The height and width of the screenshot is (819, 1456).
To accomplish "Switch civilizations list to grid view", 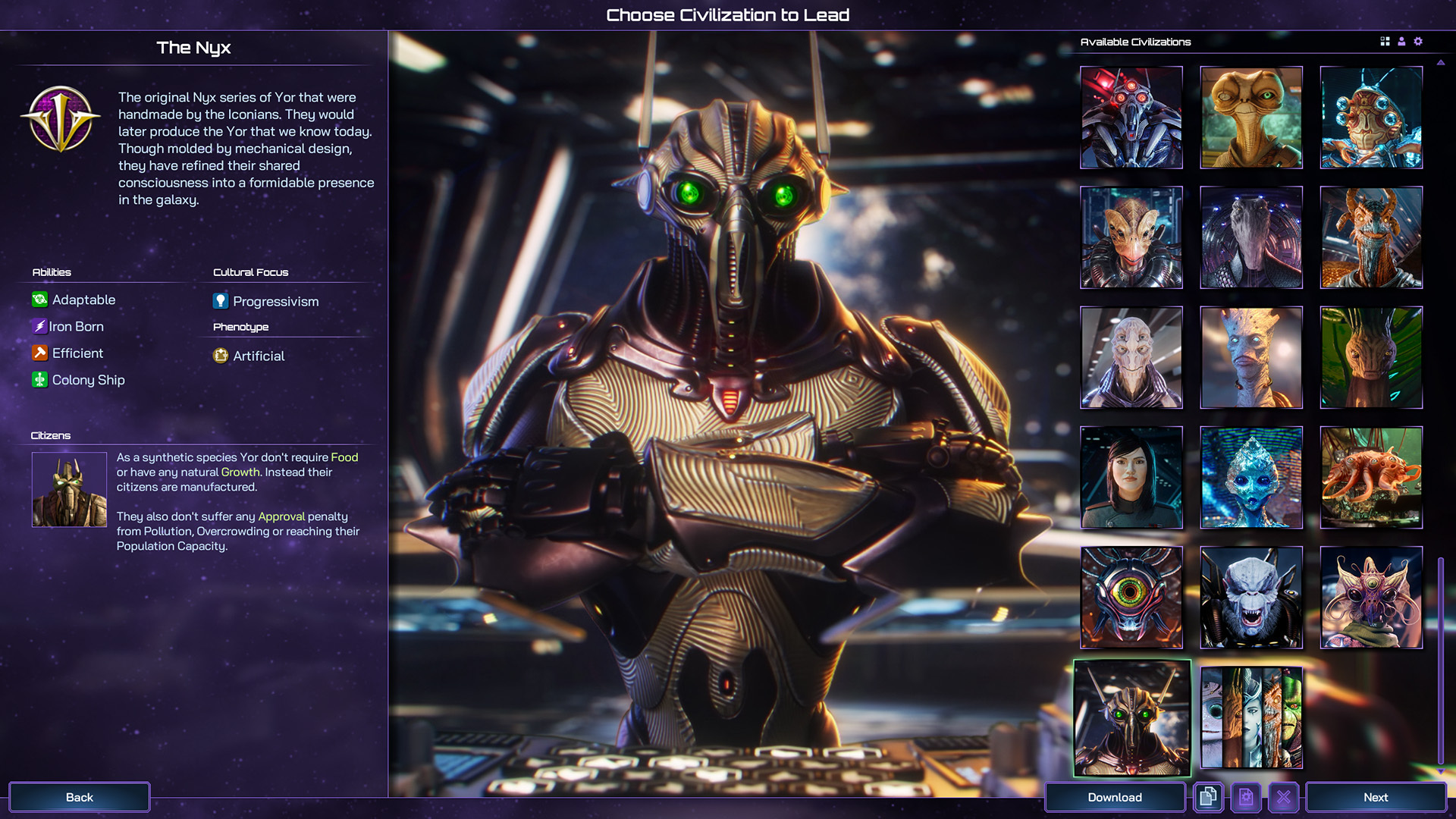I will tap(1385, 42).
